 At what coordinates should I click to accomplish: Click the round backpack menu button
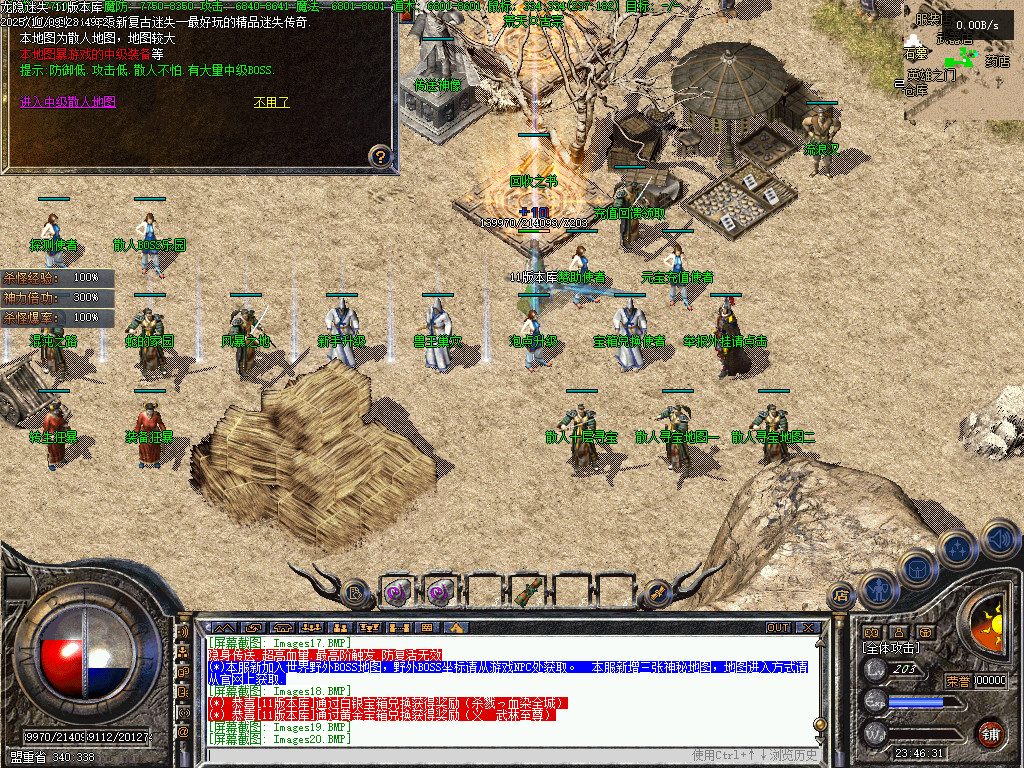tap(916, 566)
